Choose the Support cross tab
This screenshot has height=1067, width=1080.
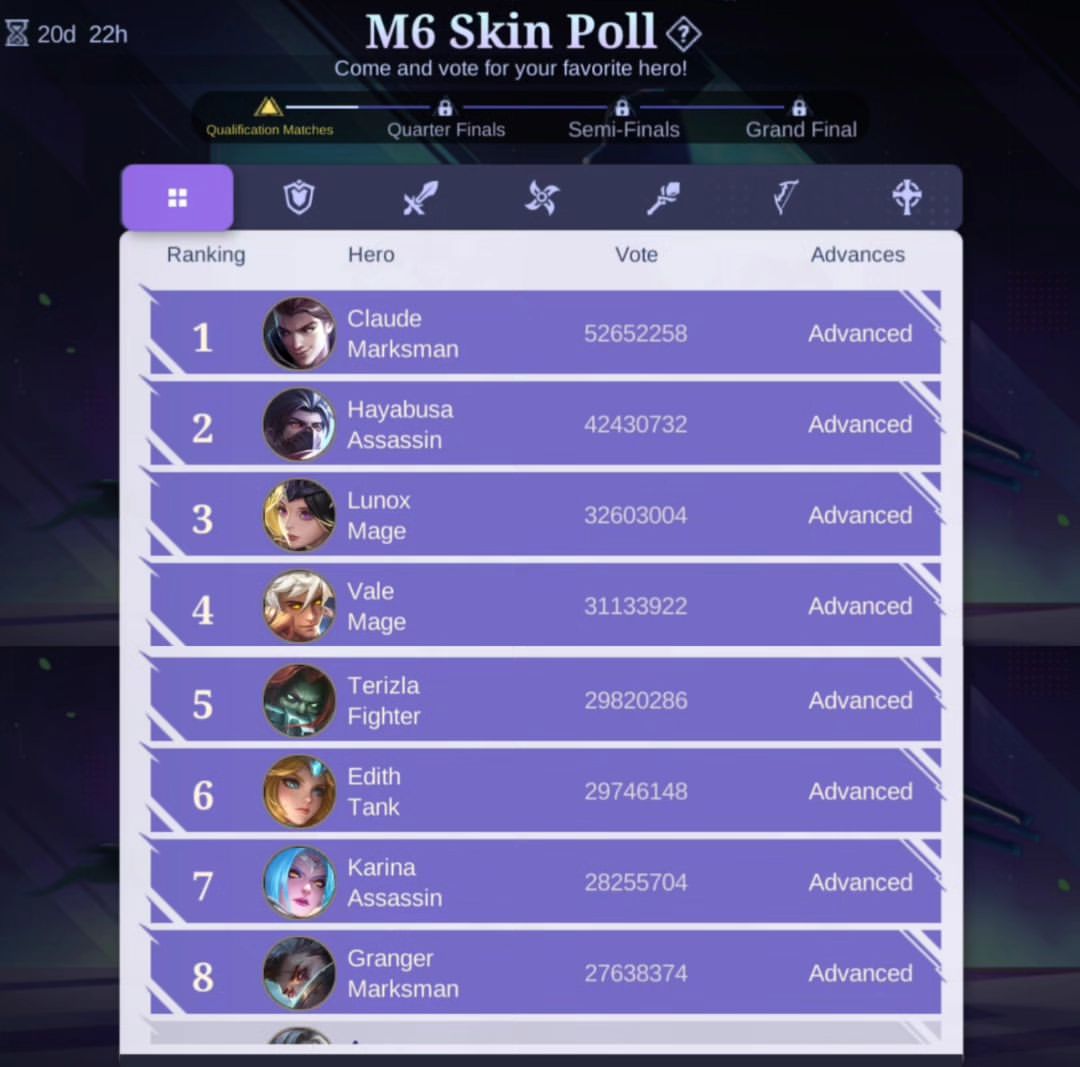[906, 198]
